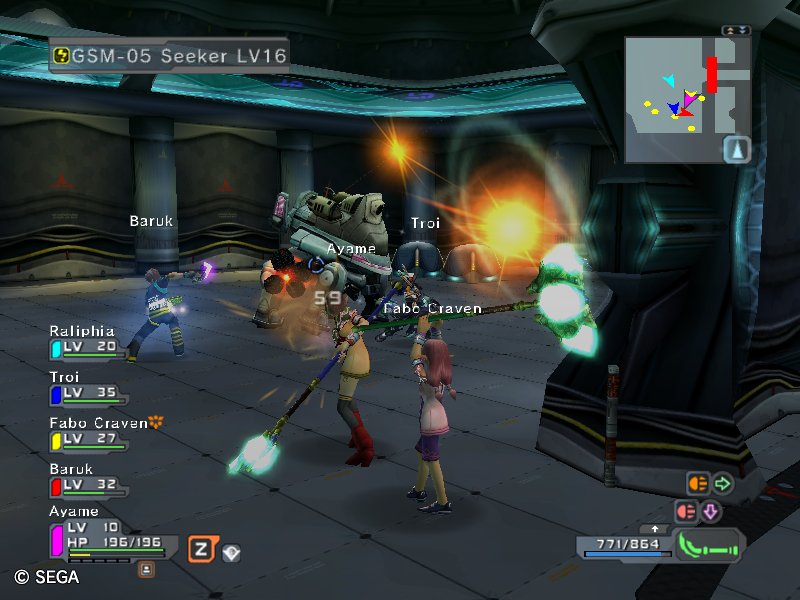The height and width of the screenshot is (600, 800).
Task: Click the minimap zoom arrows tab
Action: pyautogui.click(x=736, y=31)
